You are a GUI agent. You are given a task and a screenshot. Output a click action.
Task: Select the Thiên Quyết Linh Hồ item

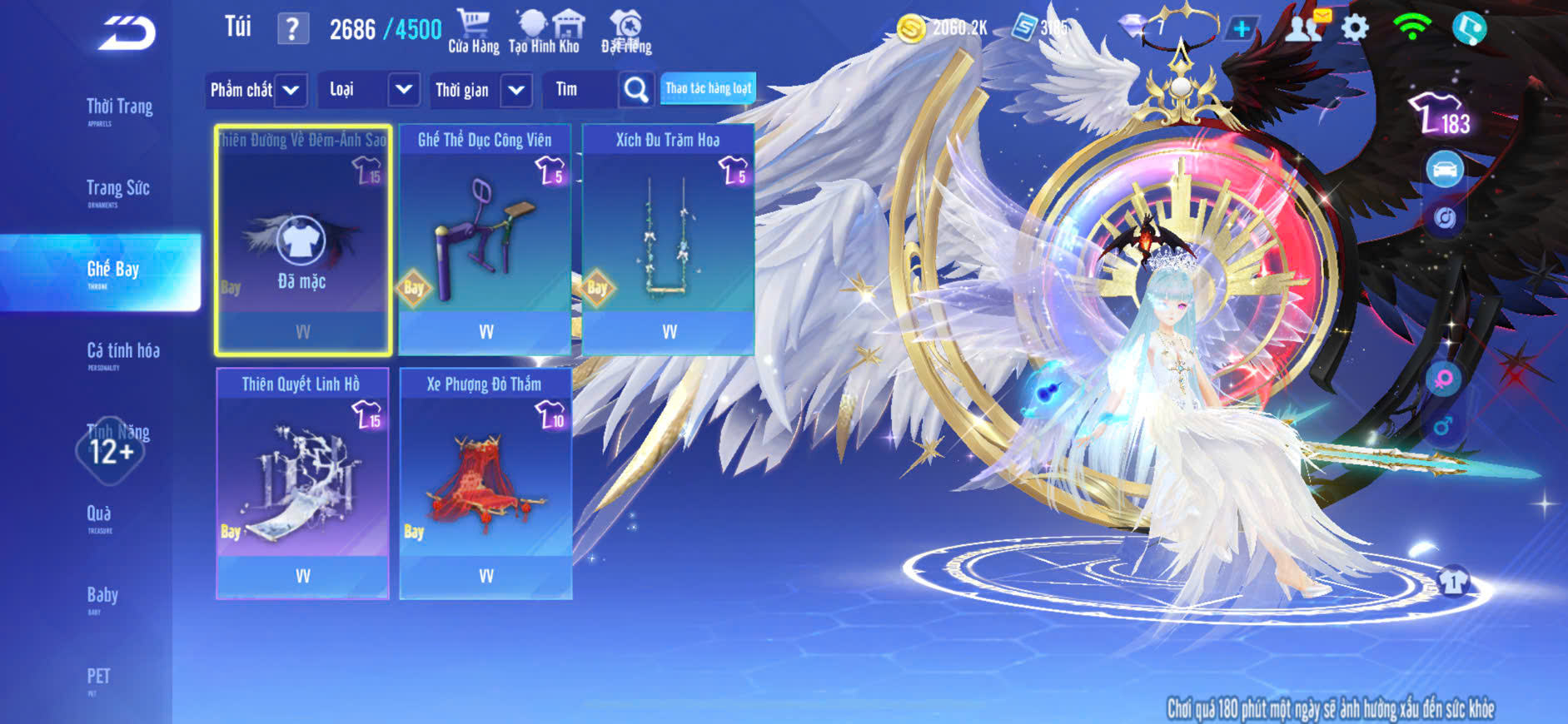pyautogui.click(x=302, y=483)
